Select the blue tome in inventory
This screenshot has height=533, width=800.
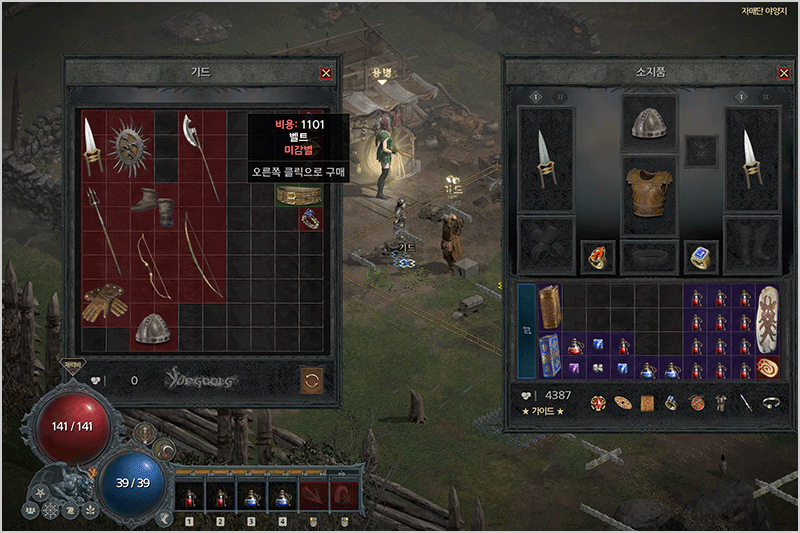tap(550, 354)
